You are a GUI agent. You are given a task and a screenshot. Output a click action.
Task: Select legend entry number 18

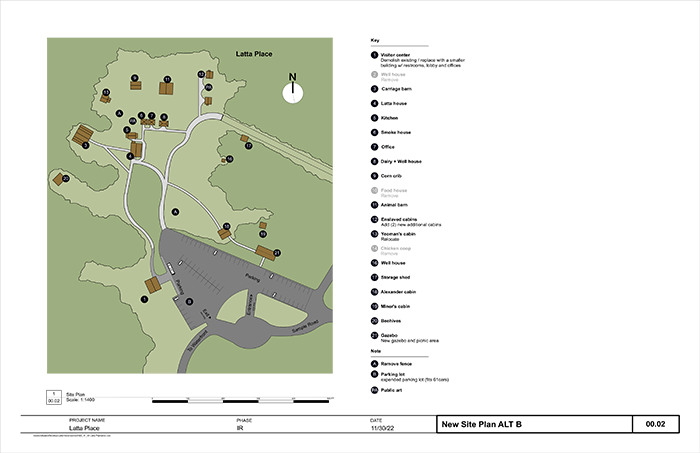tap(374, 291)
